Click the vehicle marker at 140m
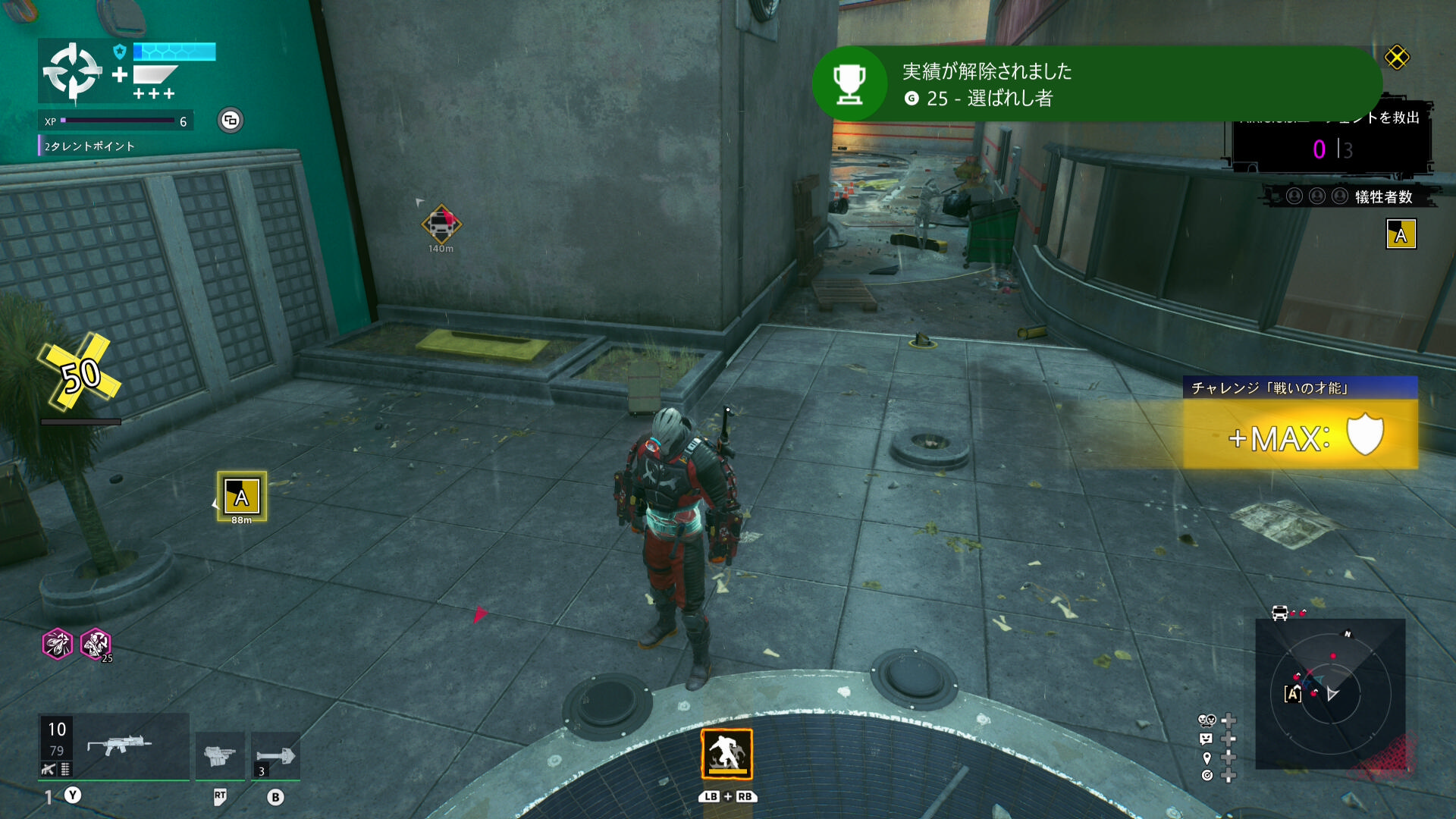 click(x=441, y=224)
